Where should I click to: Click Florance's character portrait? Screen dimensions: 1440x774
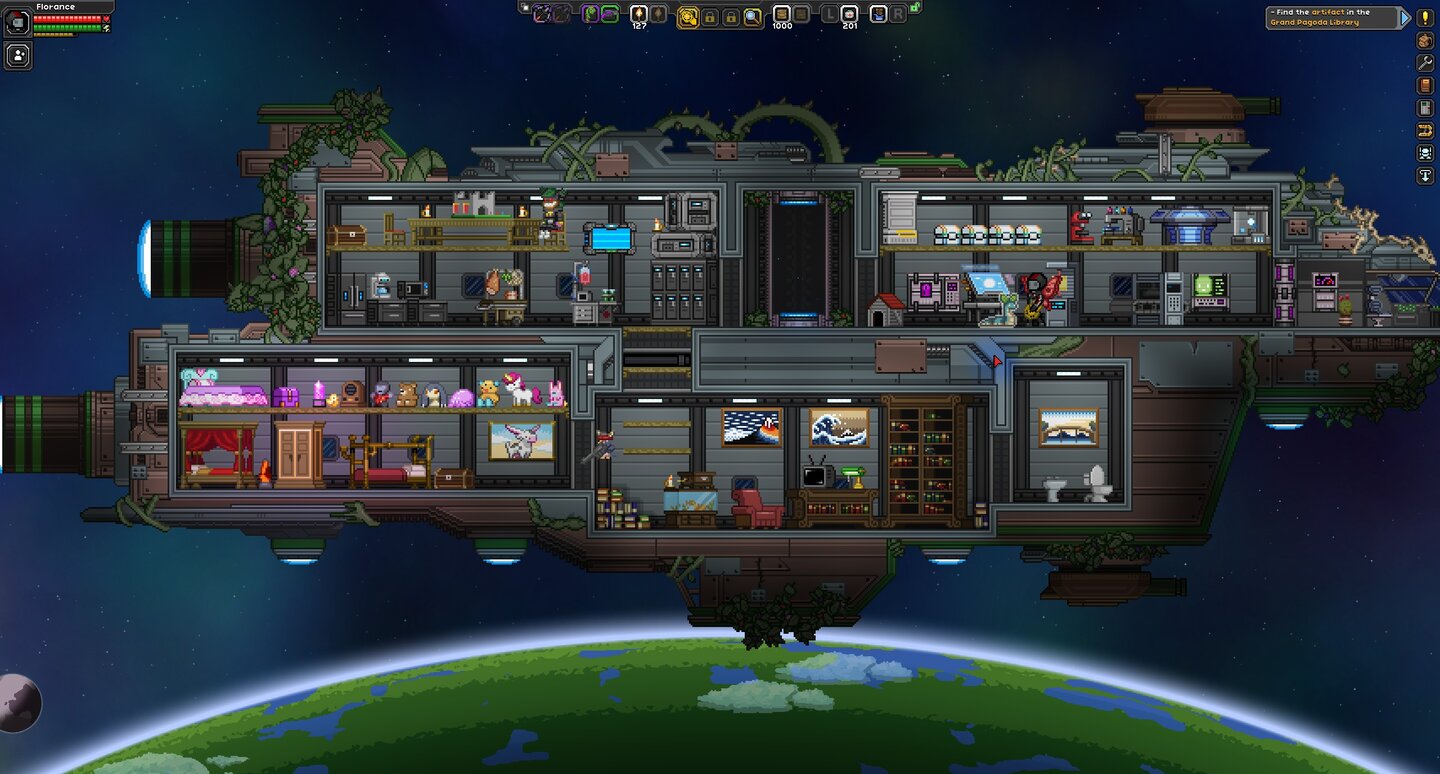(17, 23)
